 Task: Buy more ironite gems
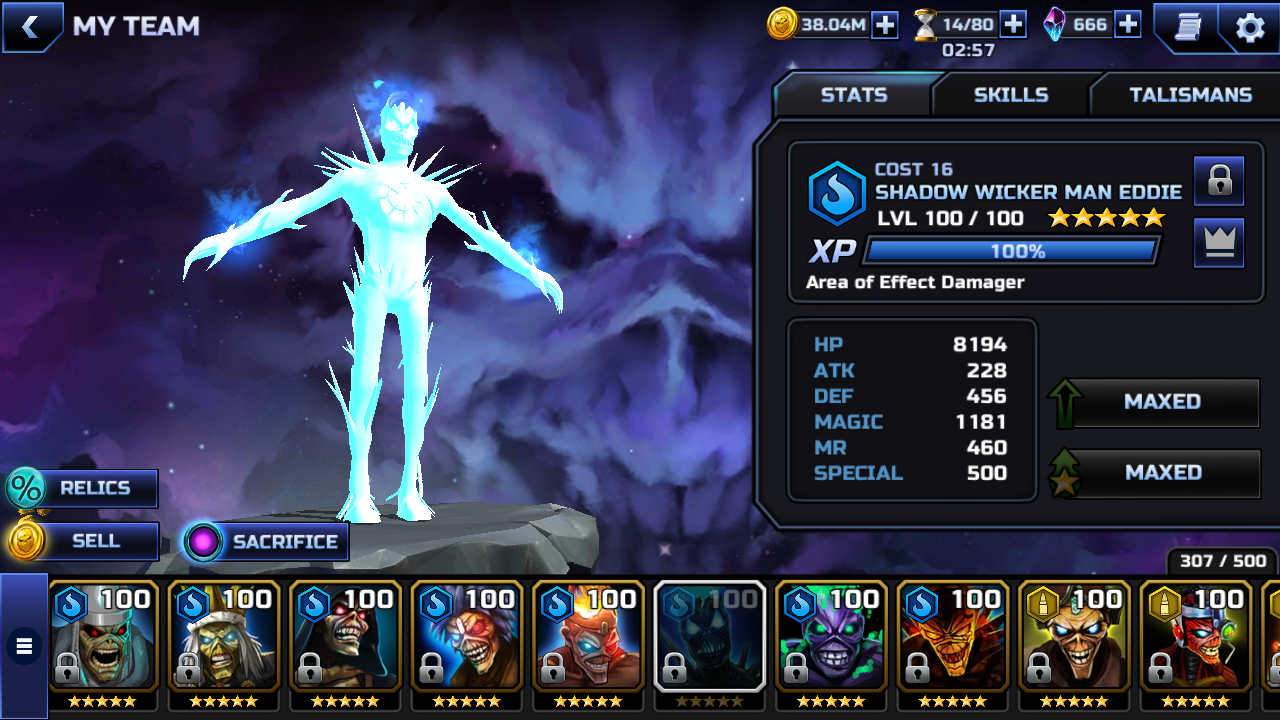1128,25
